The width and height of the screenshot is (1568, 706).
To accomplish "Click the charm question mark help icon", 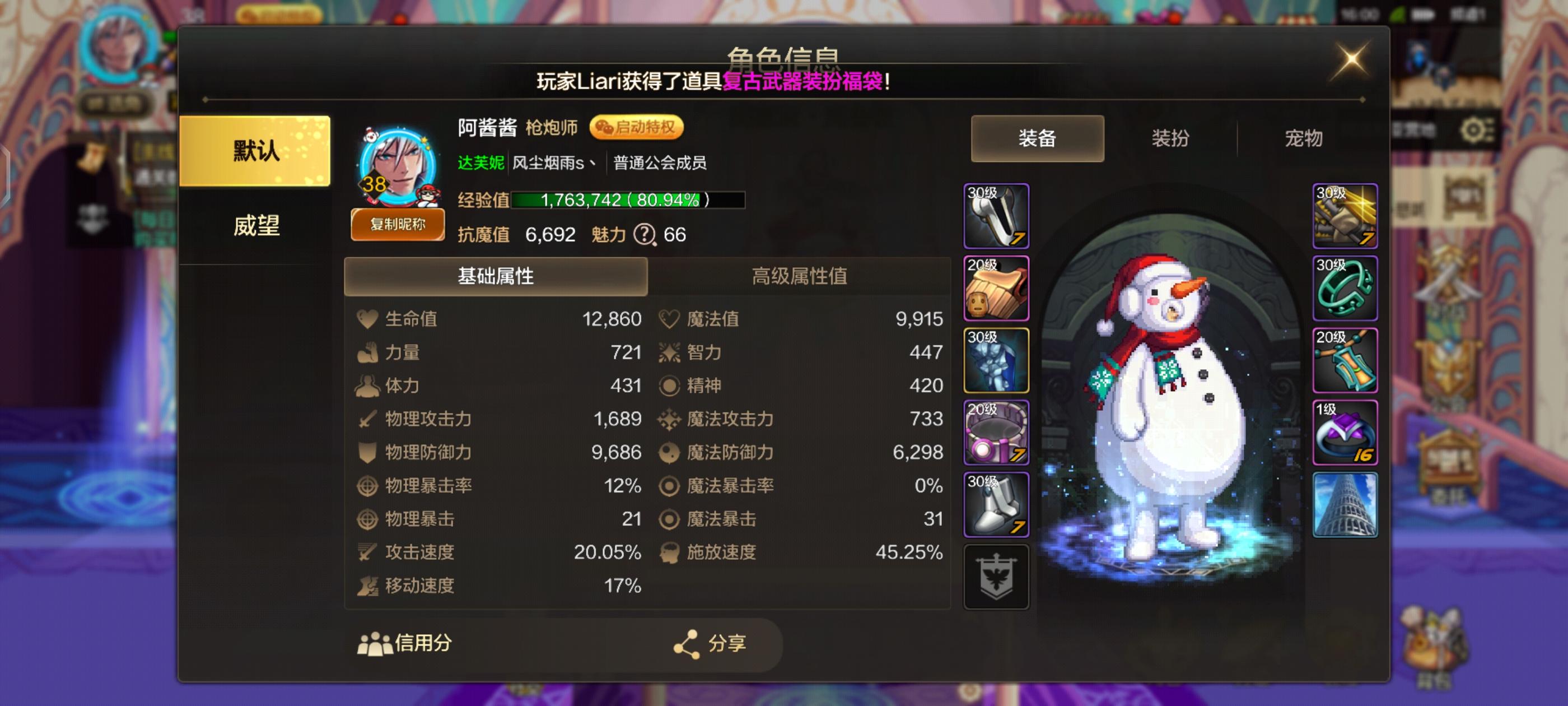I will (645, 235).
